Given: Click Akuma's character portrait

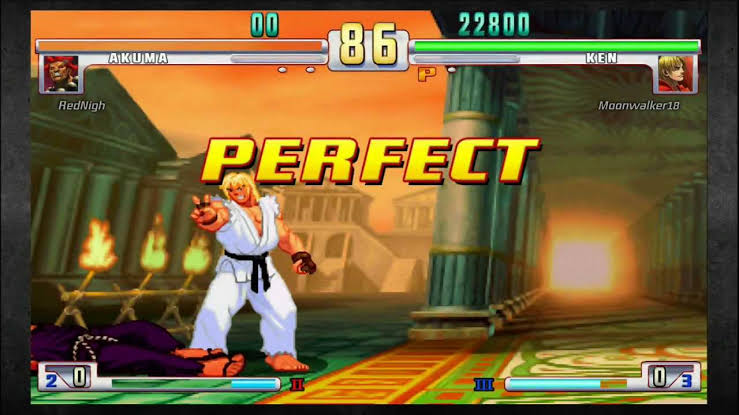Looking at the screenshot, I should coord(60,73).
